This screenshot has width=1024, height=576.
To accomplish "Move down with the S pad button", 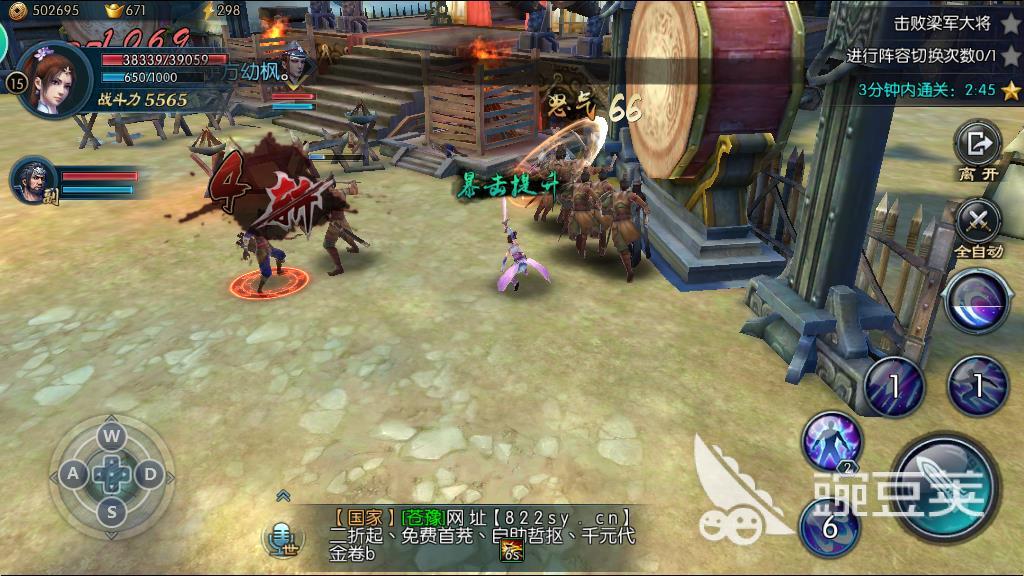I will click(x=112, y=512).
